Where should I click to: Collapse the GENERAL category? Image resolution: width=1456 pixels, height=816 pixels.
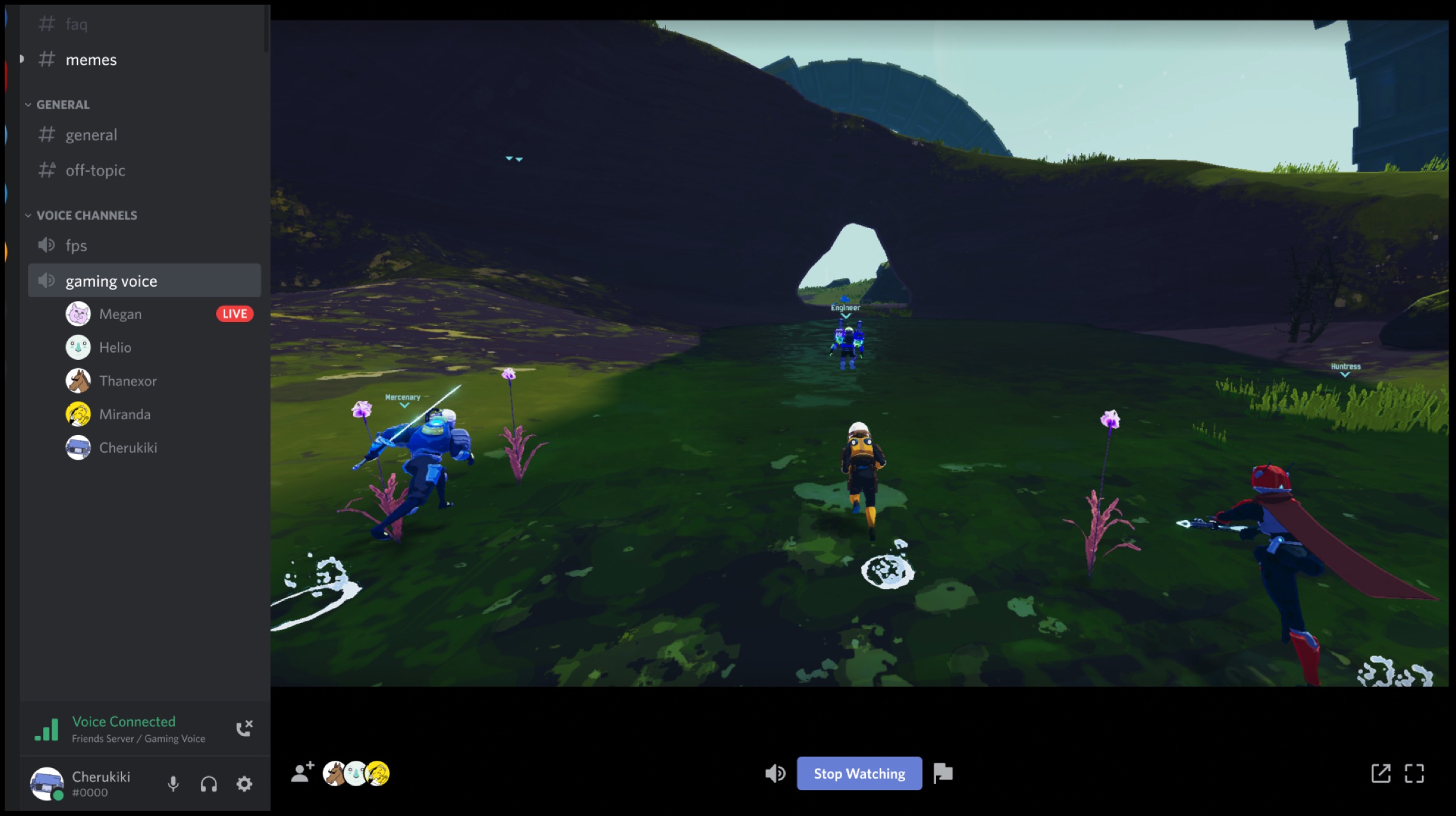[63, 104]
